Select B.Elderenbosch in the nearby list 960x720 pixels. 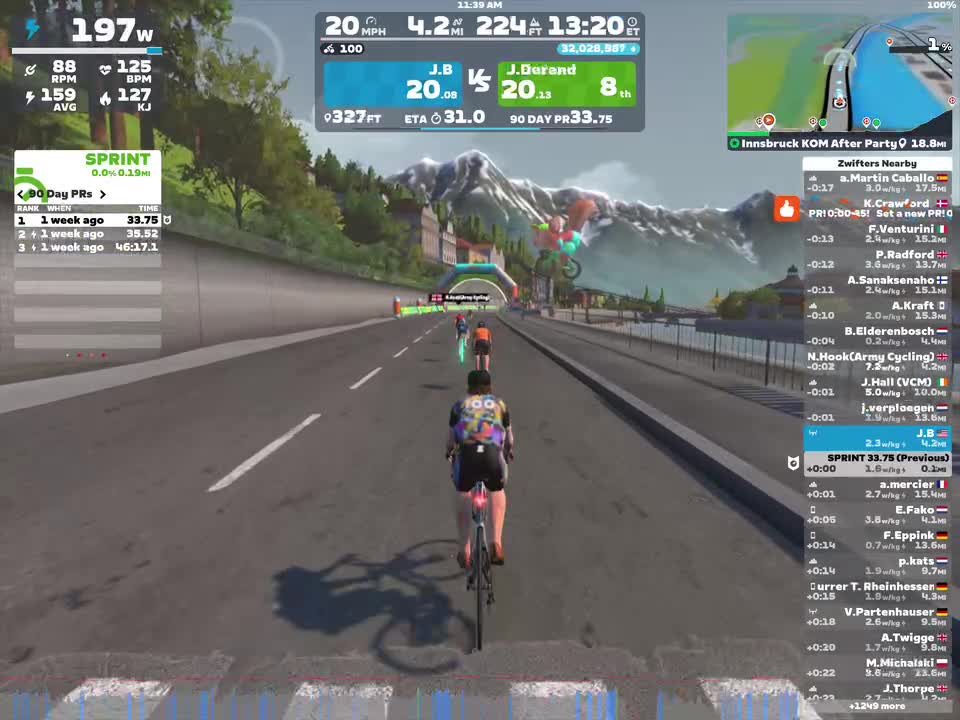[x=877, y=336]
